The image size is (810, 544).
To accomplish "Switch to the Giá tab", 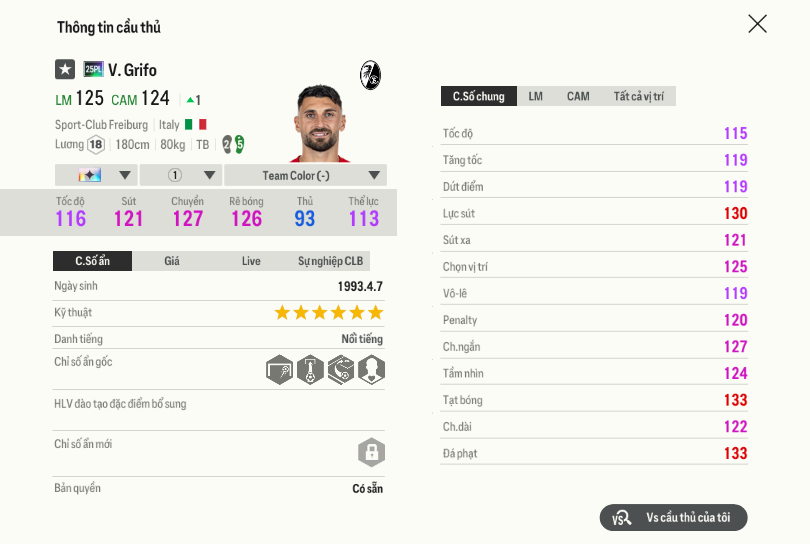I will click(172, 261).
